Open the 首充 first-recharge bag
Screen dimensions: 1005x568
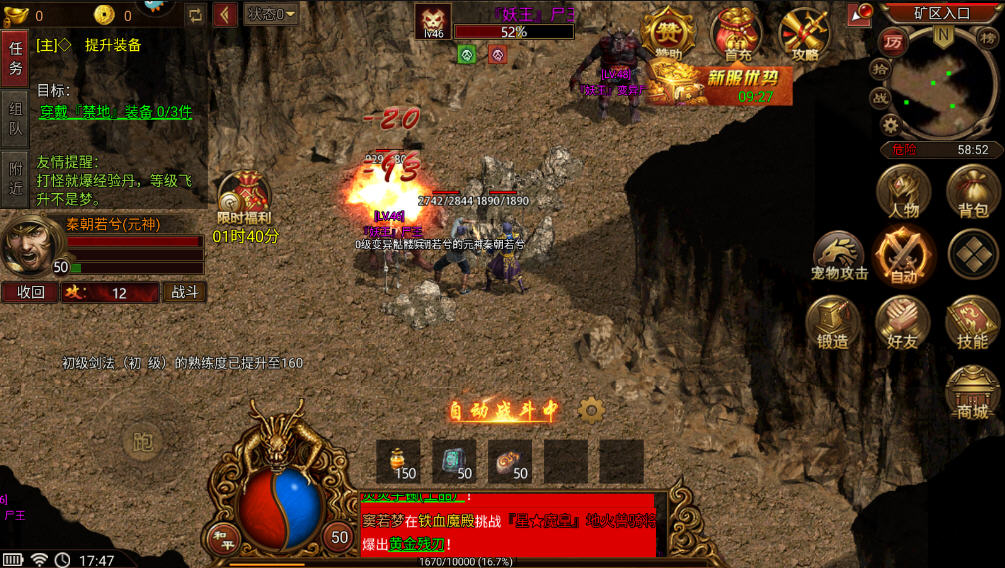click(x=737, y=34)
